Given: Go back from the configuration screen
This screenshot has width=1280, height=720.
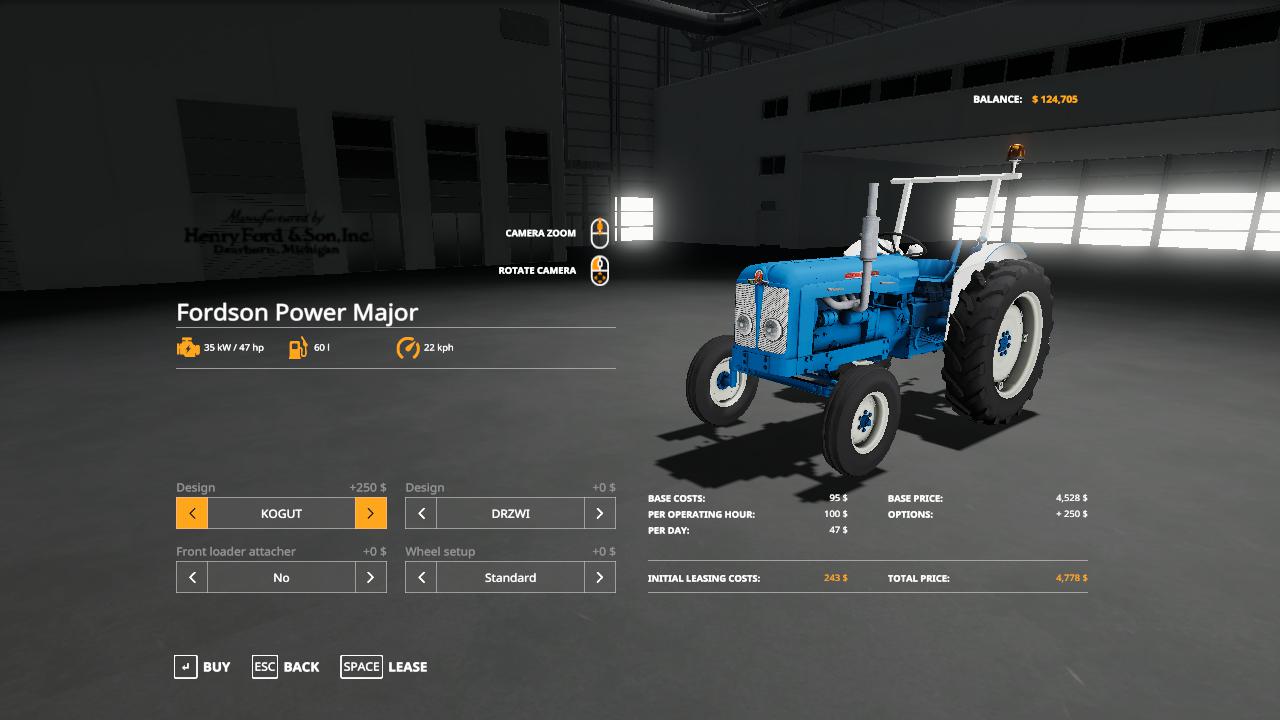Looking at the screenshot, I should coord(286,667).
